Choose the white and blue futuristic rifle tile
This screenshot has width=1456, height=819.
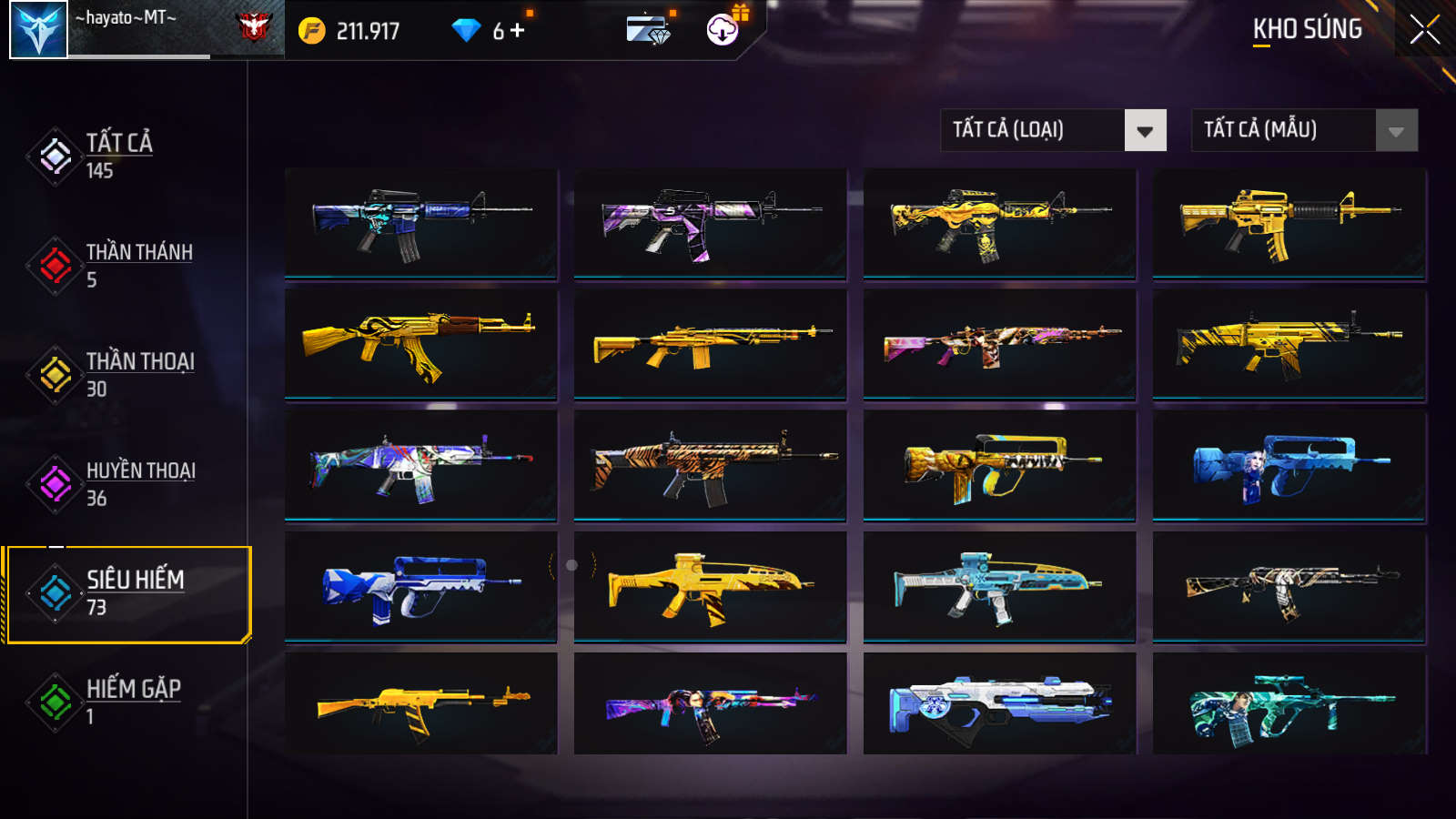click(x=999, y=703)
